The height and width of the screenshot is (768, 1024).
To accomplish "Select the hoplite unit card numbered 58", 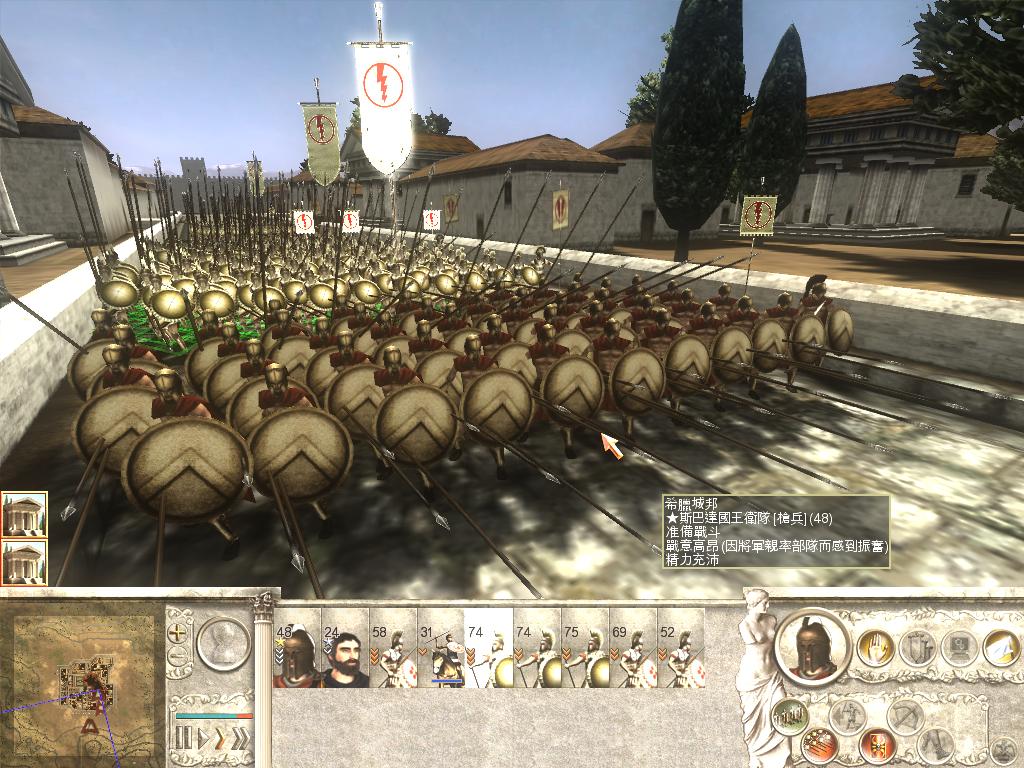I will point(393,656).
